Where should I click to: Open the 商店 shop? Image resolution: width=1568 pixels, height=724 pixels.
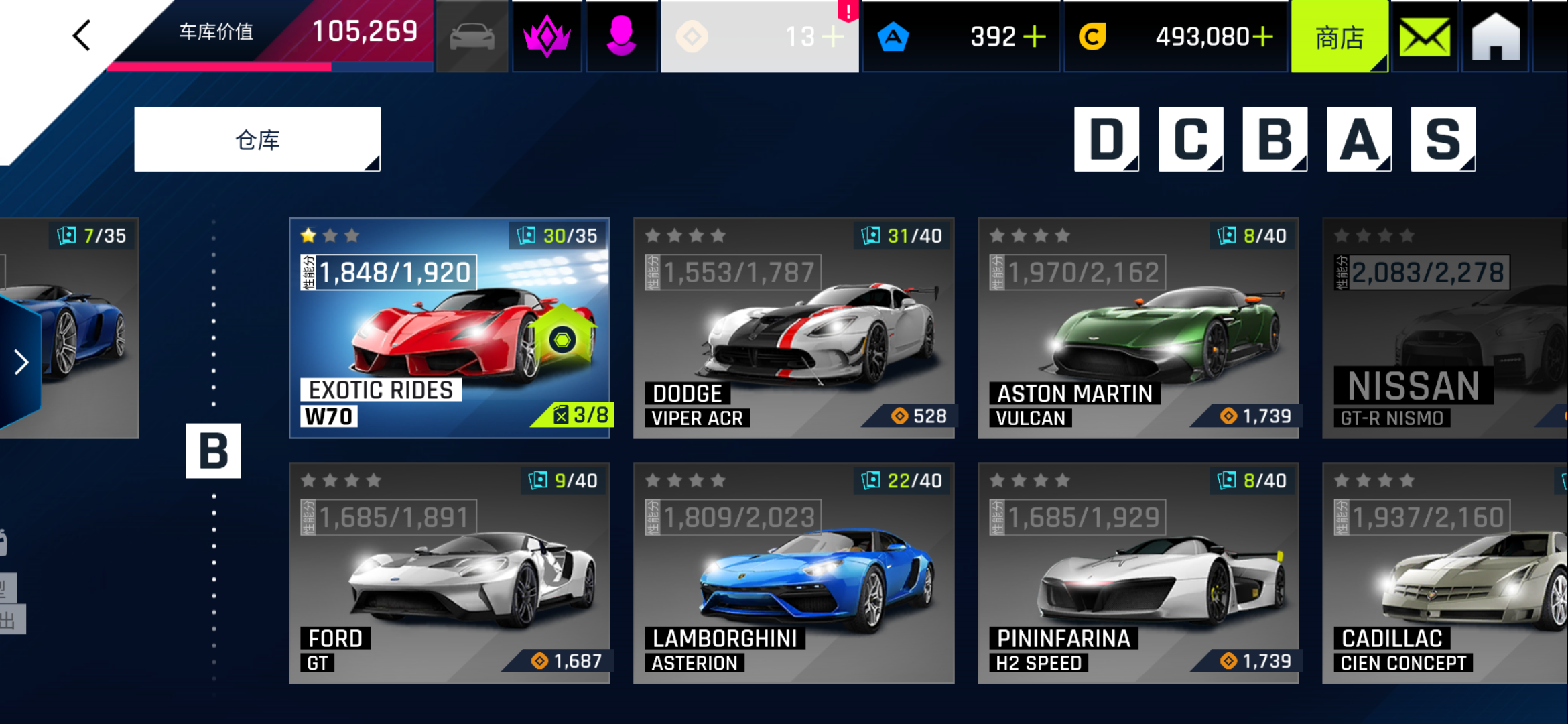coord(1339,37)
